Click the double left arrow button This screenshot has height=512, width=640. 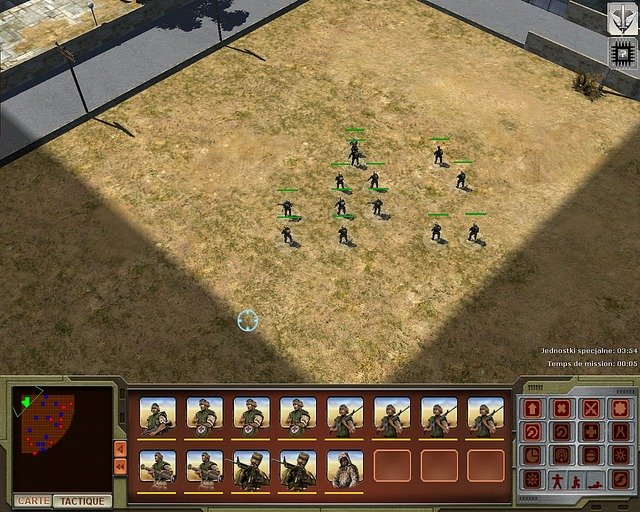(x=120, y=466)
